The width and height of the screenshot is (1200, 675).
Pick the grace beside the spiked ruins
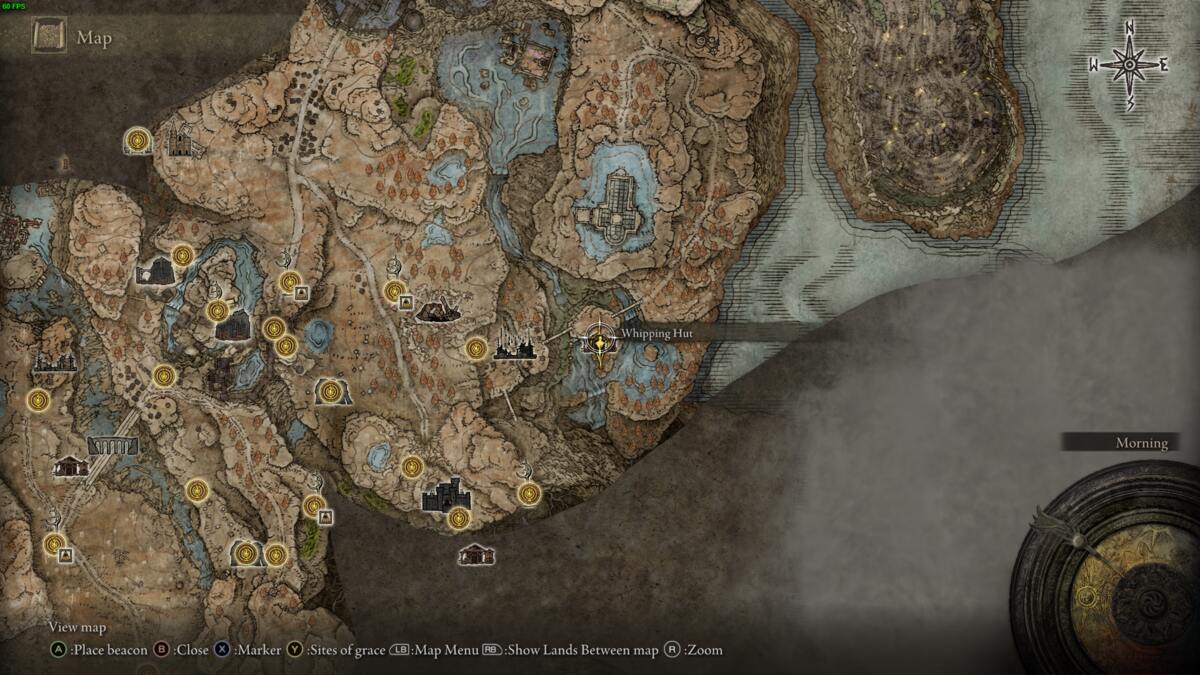(x=477, y=348)
